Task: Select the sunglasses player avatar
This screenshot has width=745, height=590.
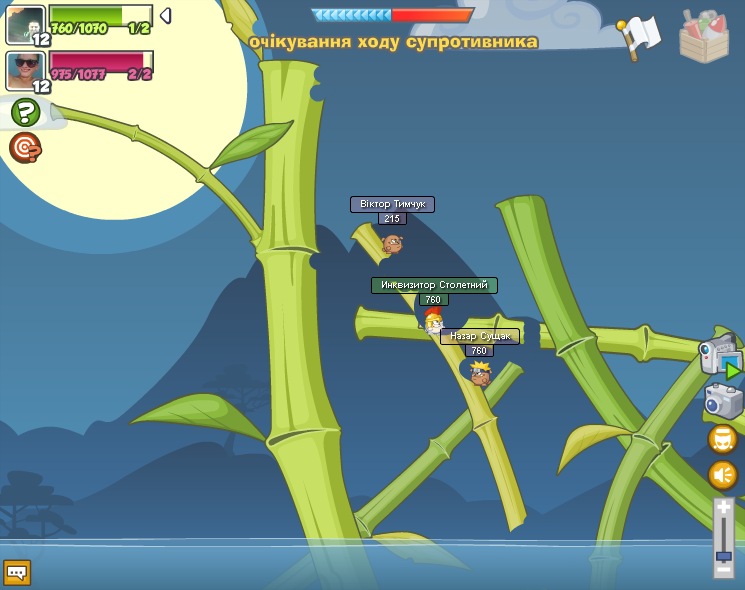Action: [x=25, y=71]
